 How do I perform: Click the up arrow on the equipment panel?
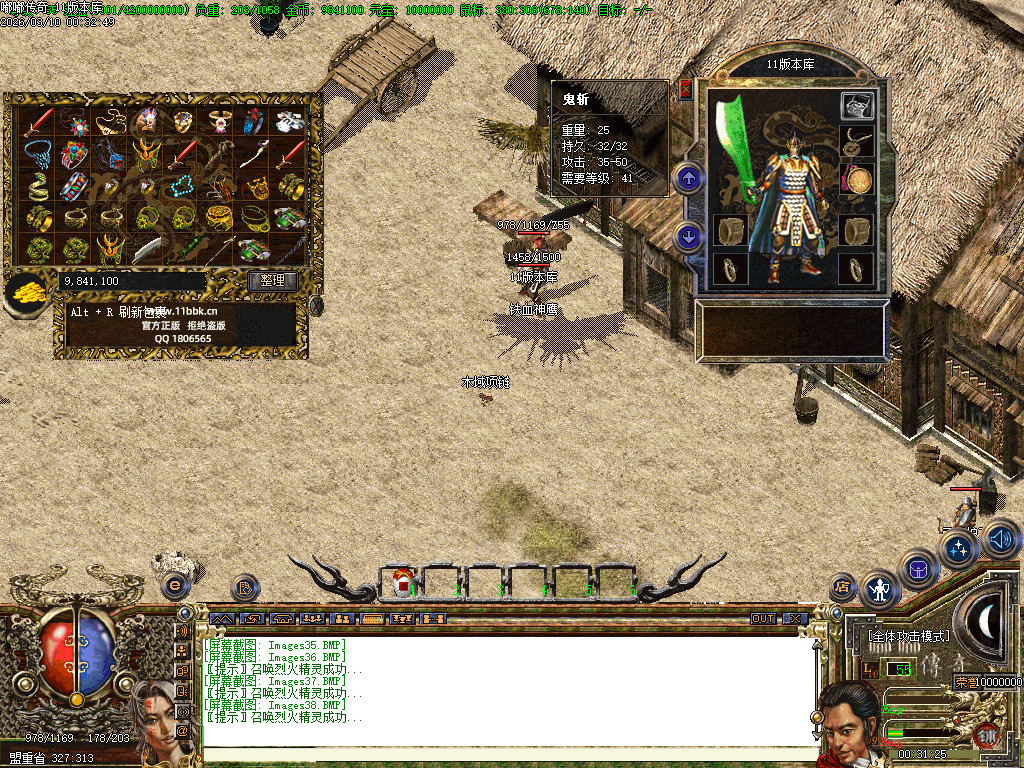click(688, 179)
